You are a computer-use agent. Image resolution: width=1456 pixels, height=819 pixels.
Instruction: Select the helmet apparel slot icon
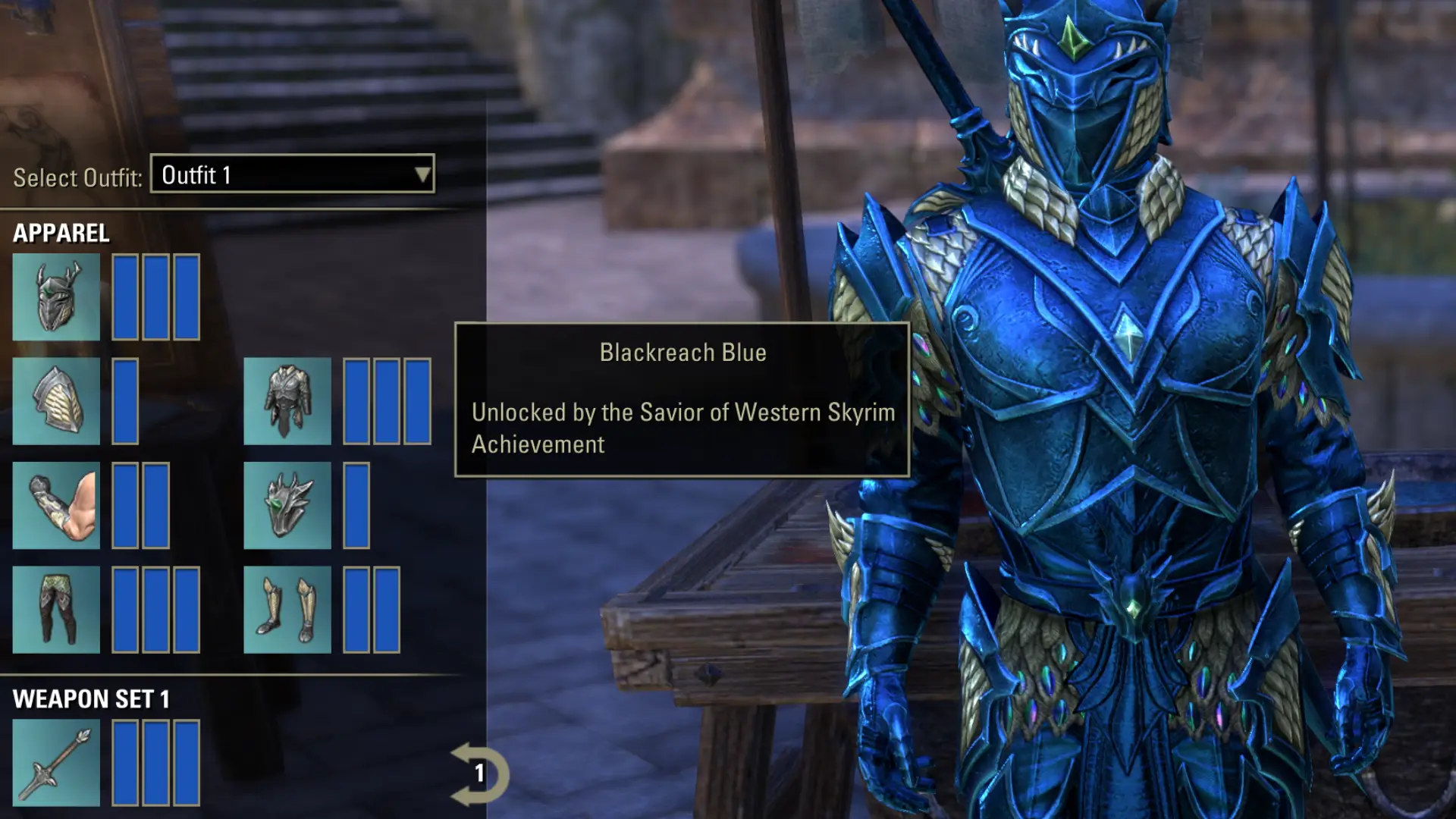57,297
